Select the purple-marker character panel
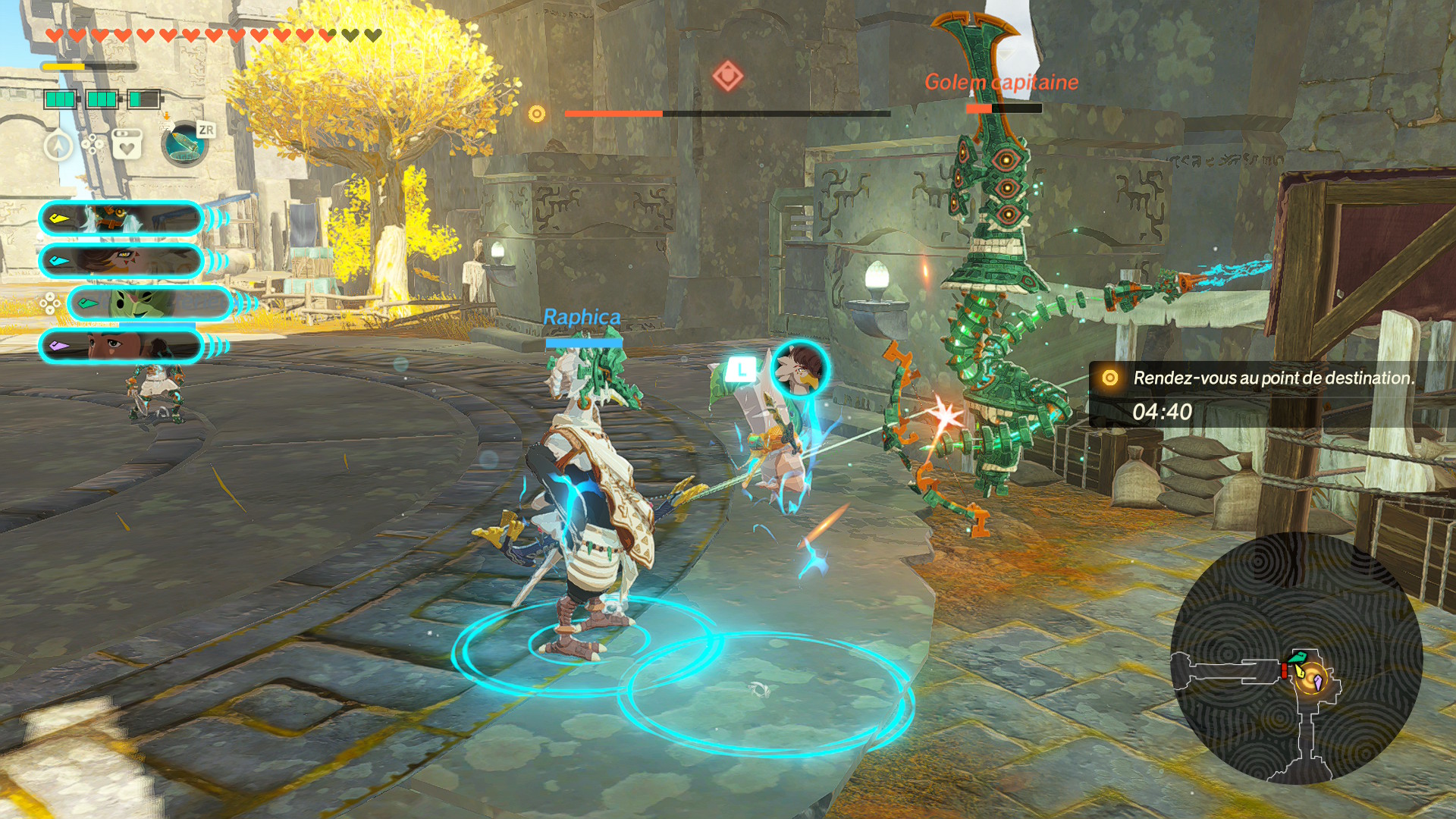 point(121,347)
